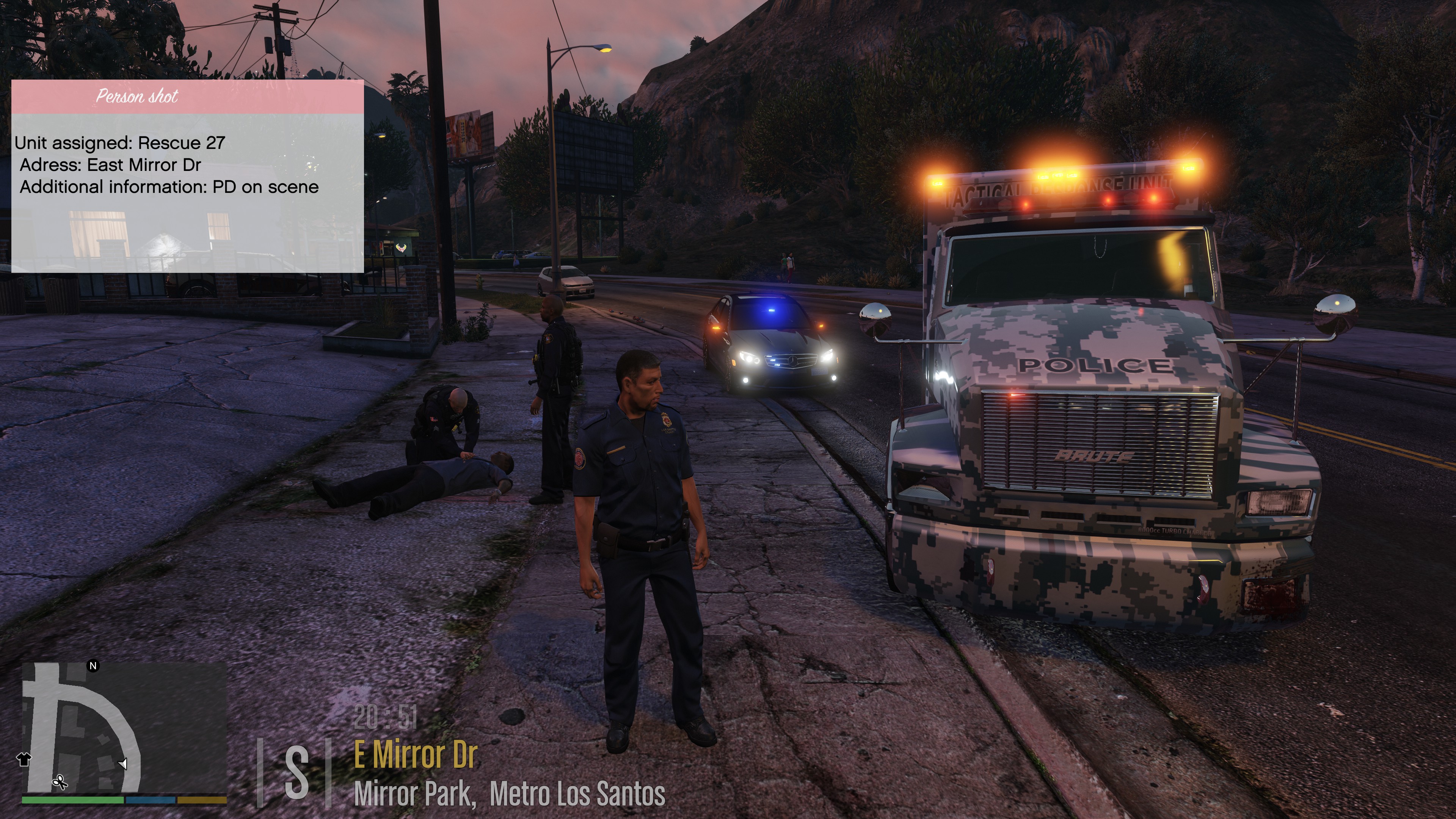Select the clothing store shirt blip
This screenshot has height=819, width=1456.
pyautogui.click(x=24, y=759)
